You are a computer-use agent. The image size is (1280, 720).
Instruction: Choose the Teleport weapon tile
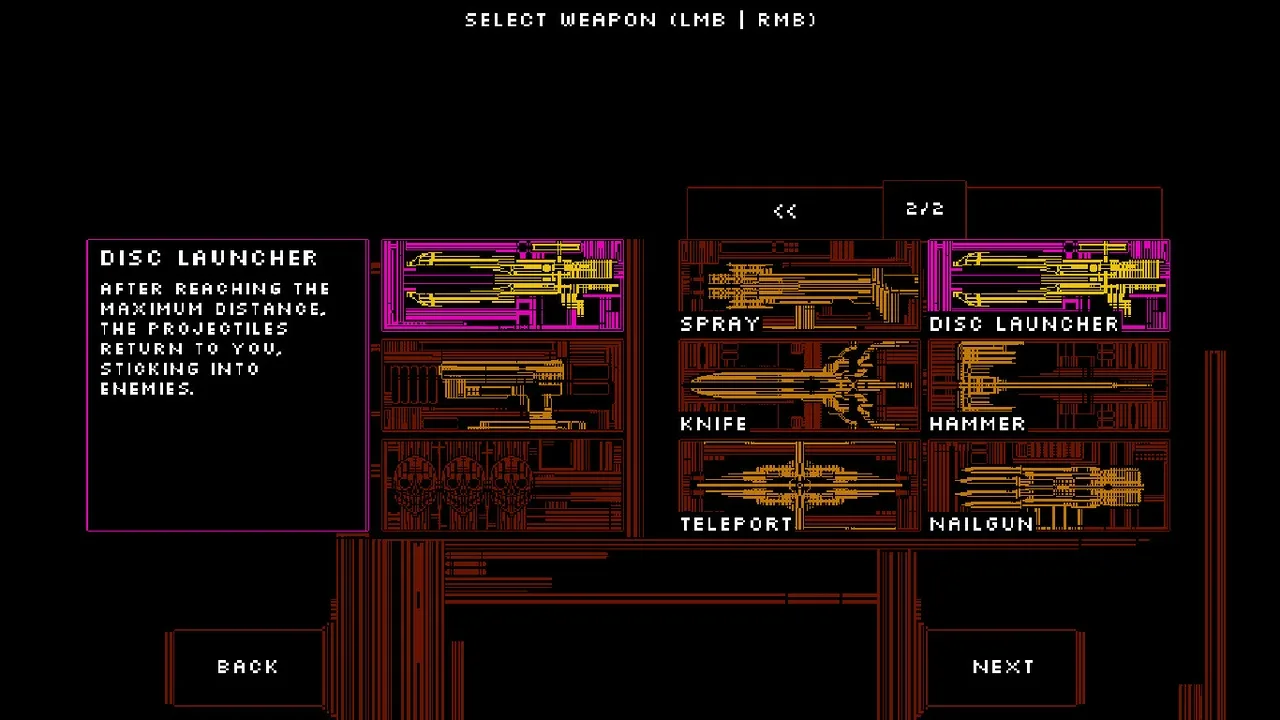pos(798,486)
